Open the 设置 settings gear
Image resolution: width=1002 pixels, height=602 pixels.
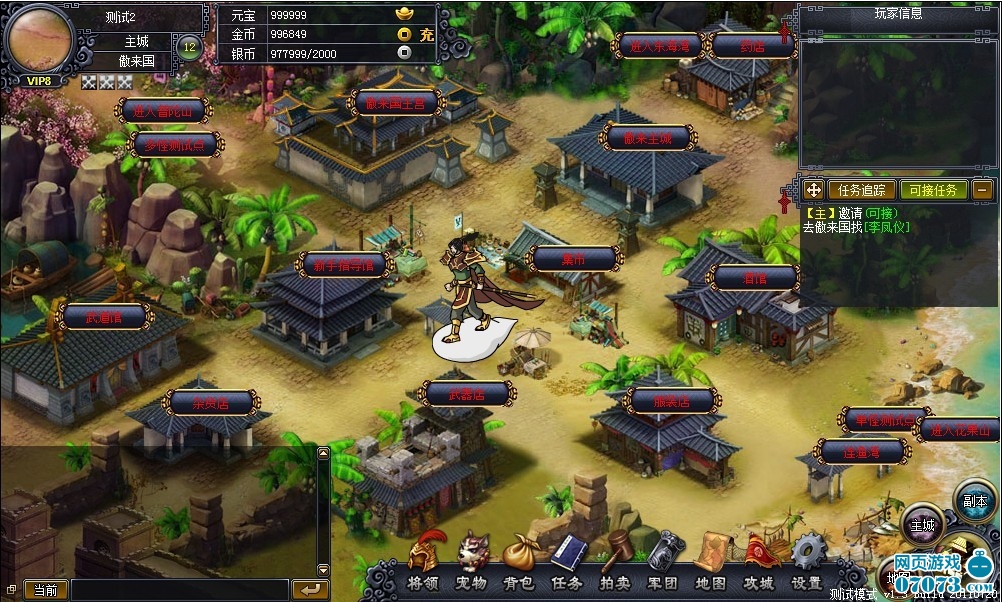coord(806,564)
